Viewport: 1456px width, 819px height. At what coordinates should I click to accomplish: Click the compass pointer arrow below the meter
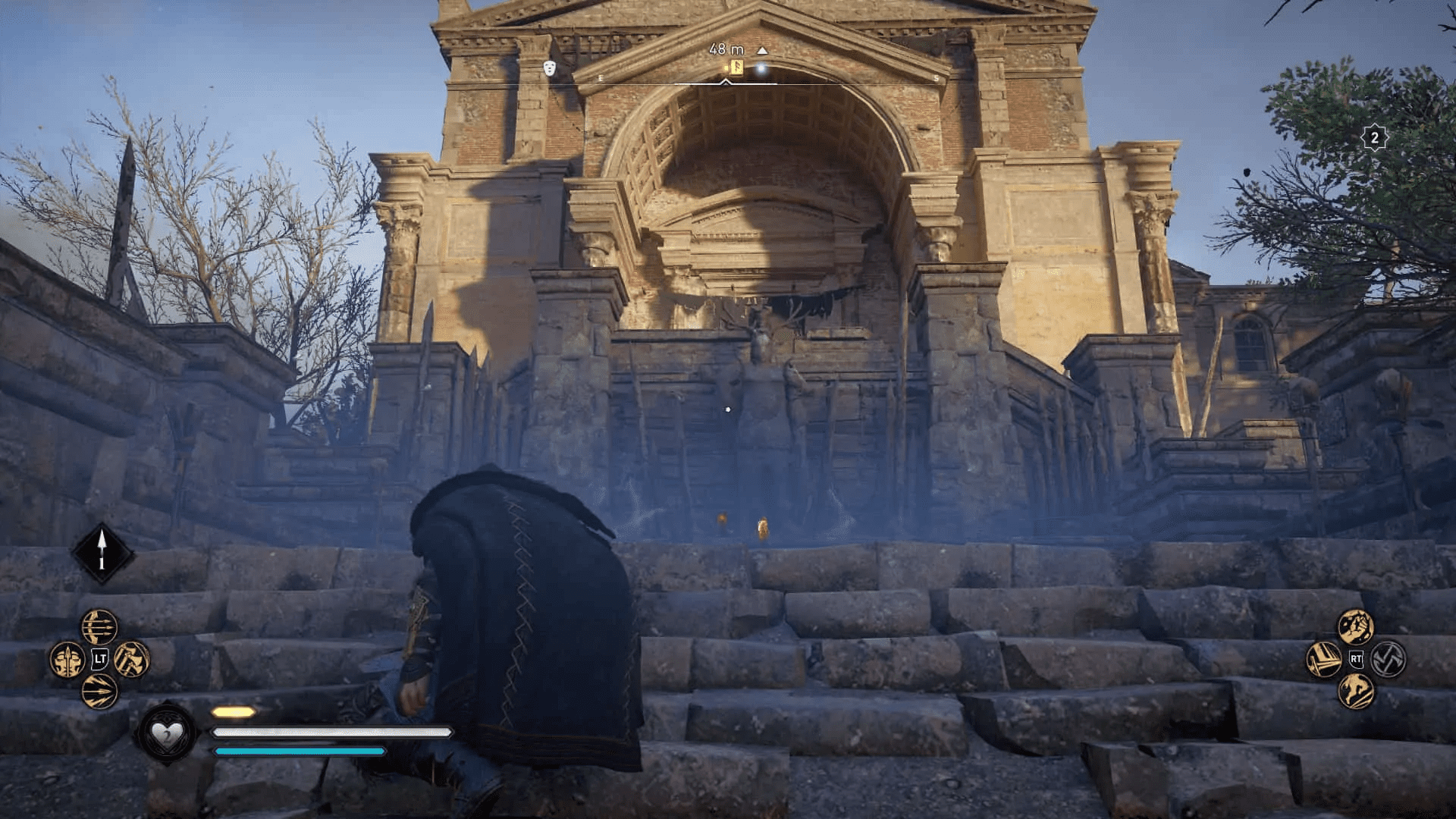725,83
